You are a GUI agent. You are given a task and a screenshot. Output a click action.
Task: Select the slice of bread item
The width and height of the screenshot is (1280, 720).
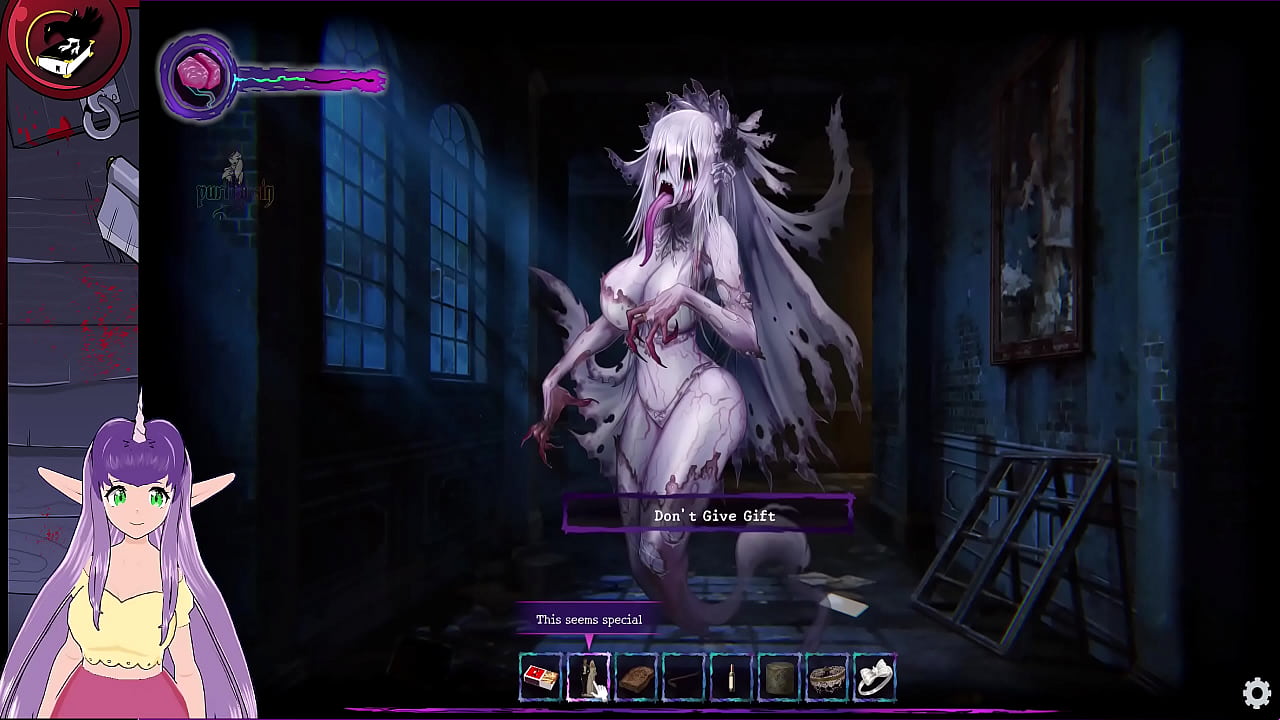[636, 679]
